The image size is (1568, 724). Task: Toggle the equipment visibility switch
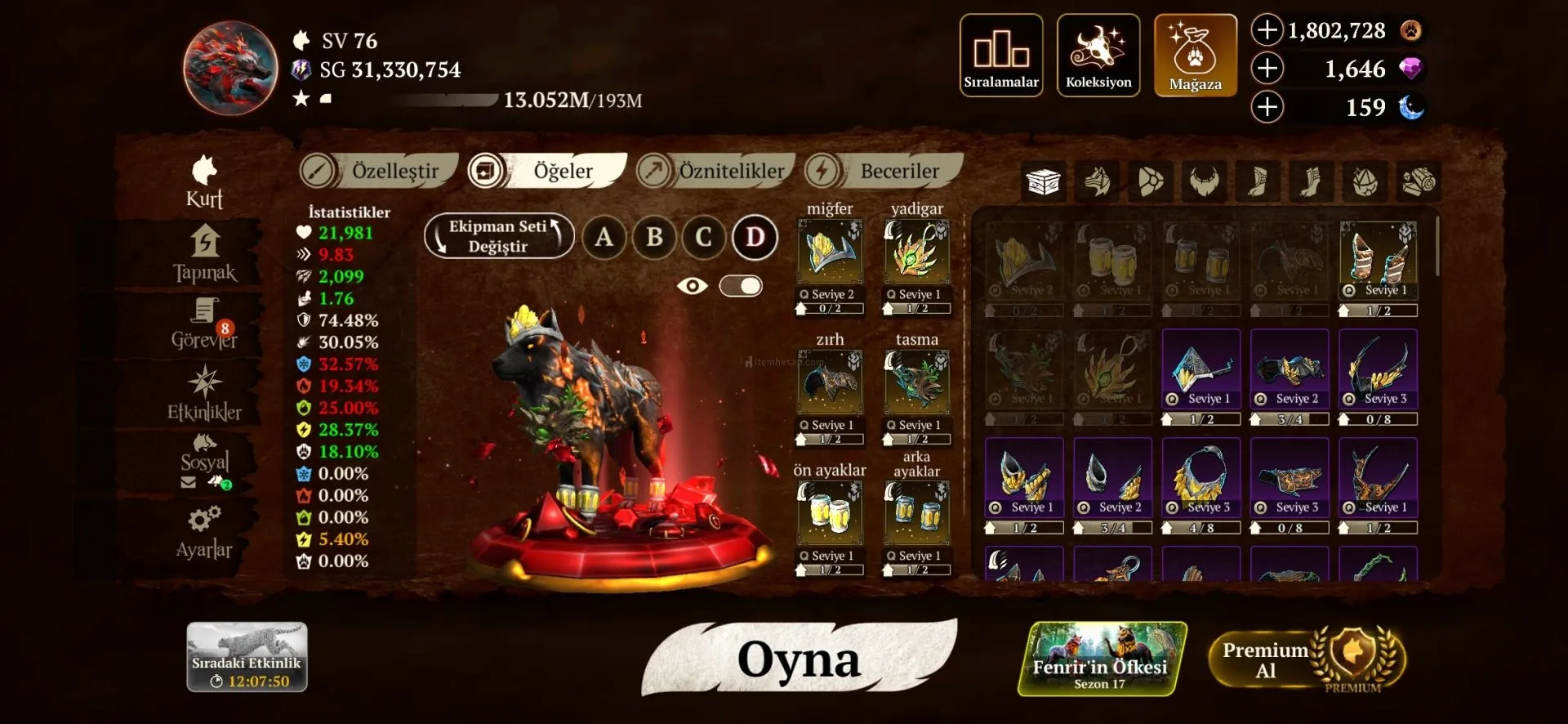[x=741, y=286]
